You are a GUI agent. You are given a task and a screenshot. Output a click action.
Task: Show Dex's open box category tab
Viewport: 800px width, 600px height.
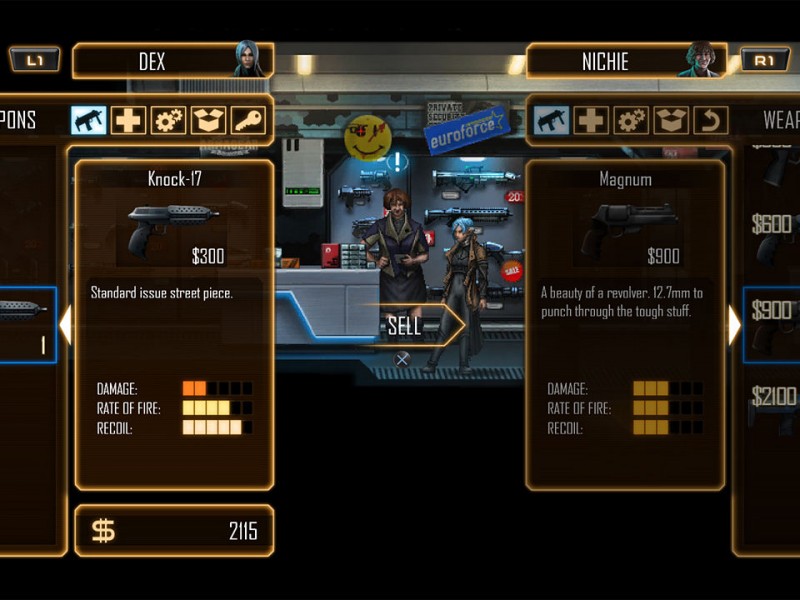tap(209, 120)
